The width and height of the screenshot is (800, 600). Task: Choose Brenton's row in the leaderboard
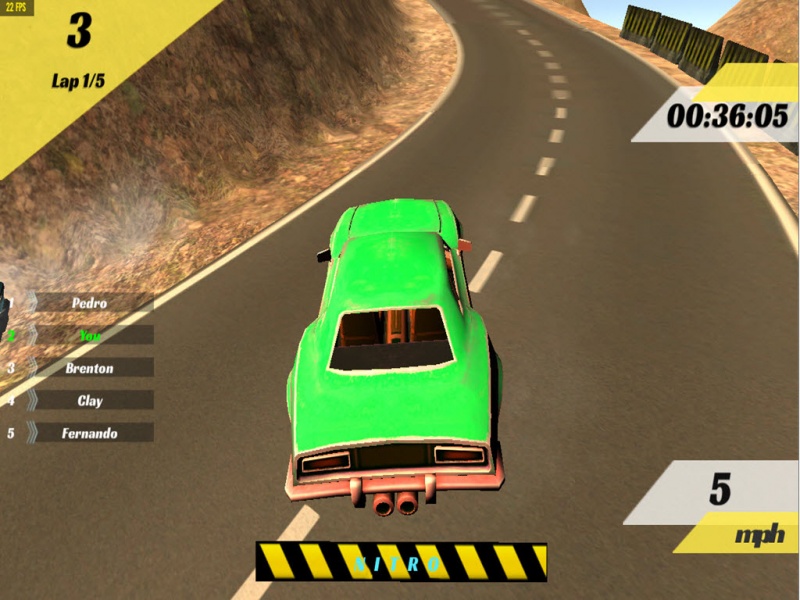pyautogui.click(x=90, y=368)
